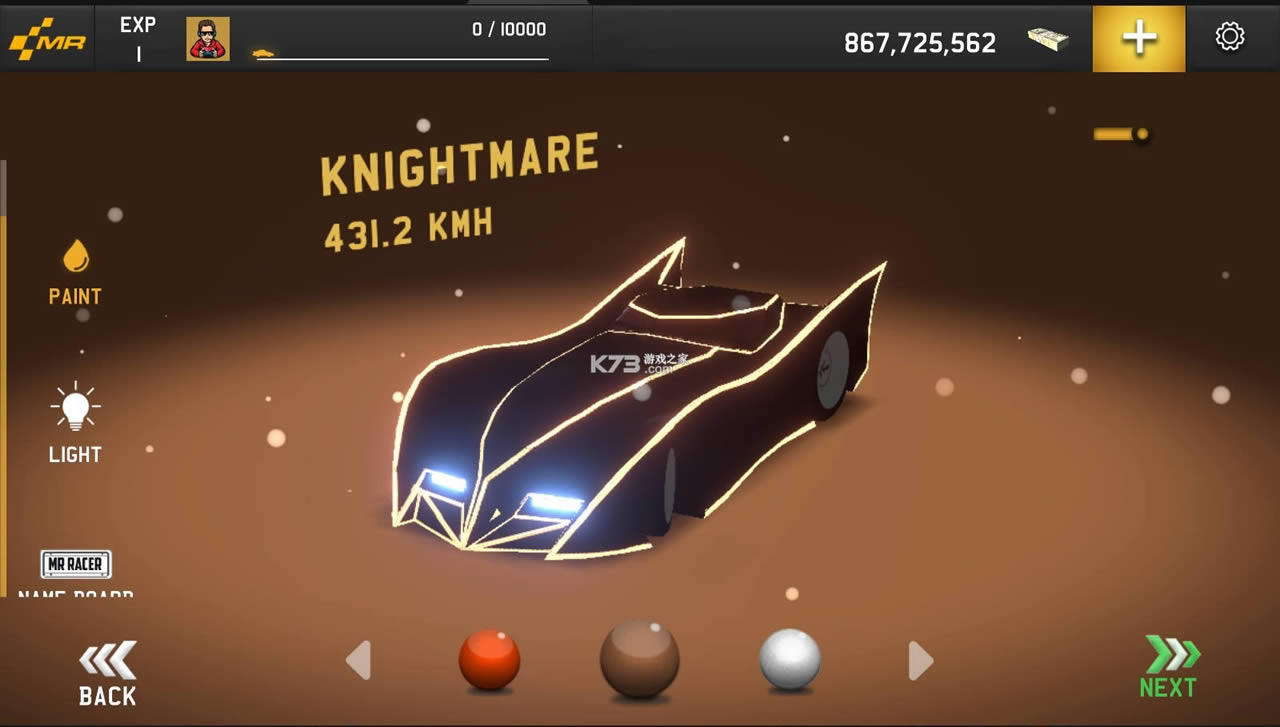The image size is (1280, 727).
Task: Select the white paint ball
Action: (x=790, y=661)
